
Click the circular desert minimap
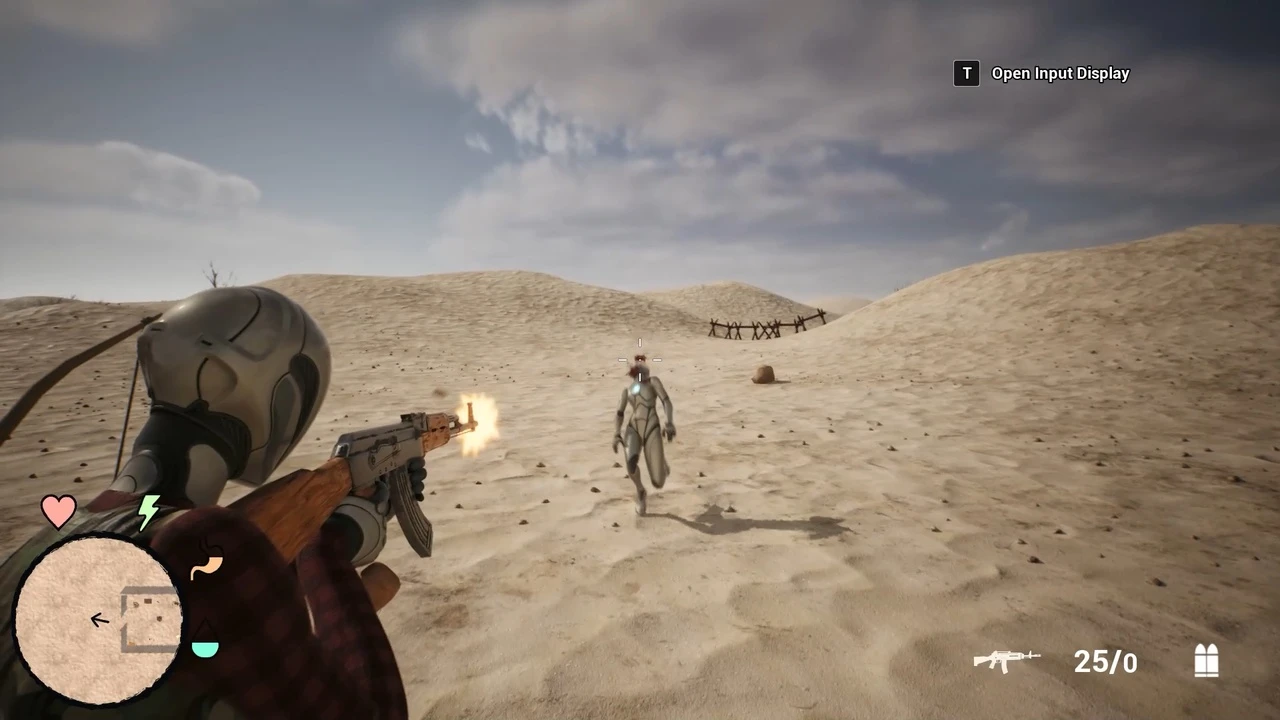98,620
